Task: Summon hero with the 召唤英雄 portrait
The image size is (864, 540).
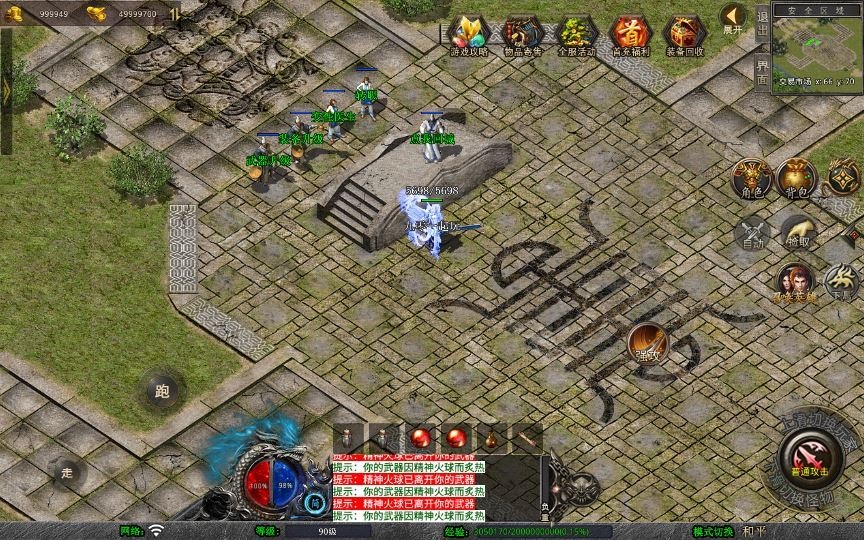Action: [796, 281]
